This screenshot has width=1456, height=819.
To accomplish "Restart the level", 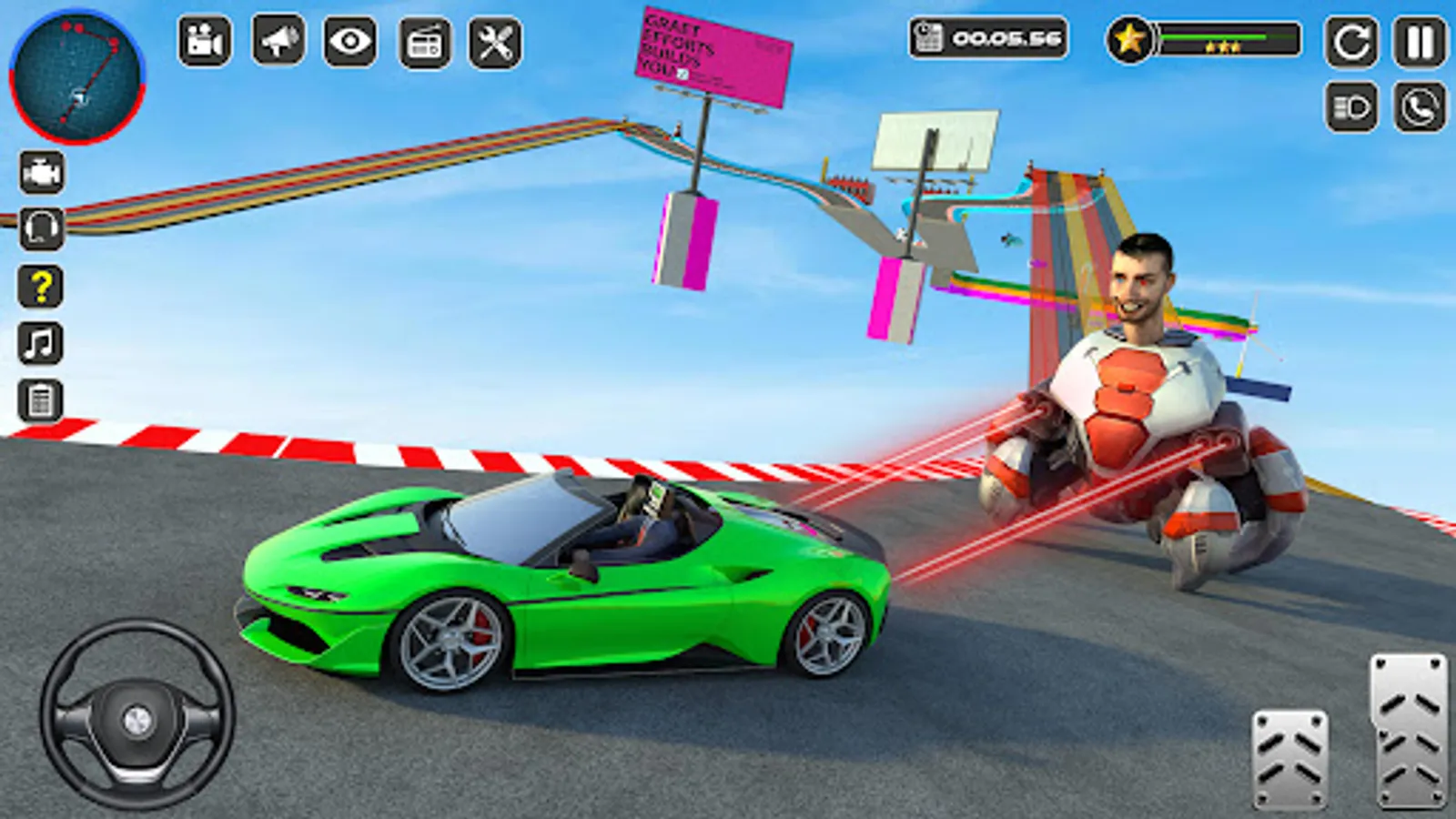I will coord(1351,39).
